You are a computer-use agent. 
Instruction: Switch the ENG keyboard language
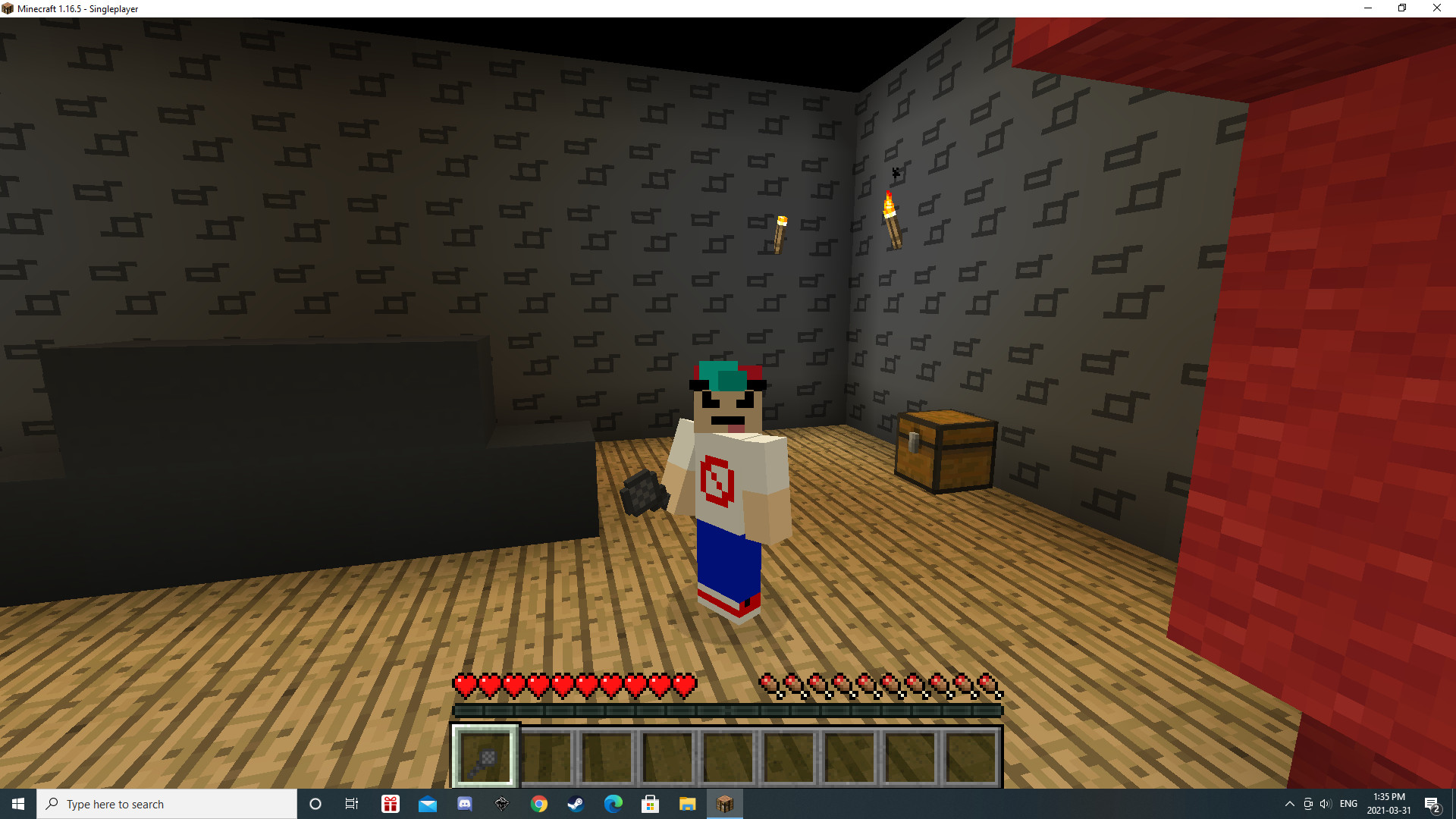1348,803
